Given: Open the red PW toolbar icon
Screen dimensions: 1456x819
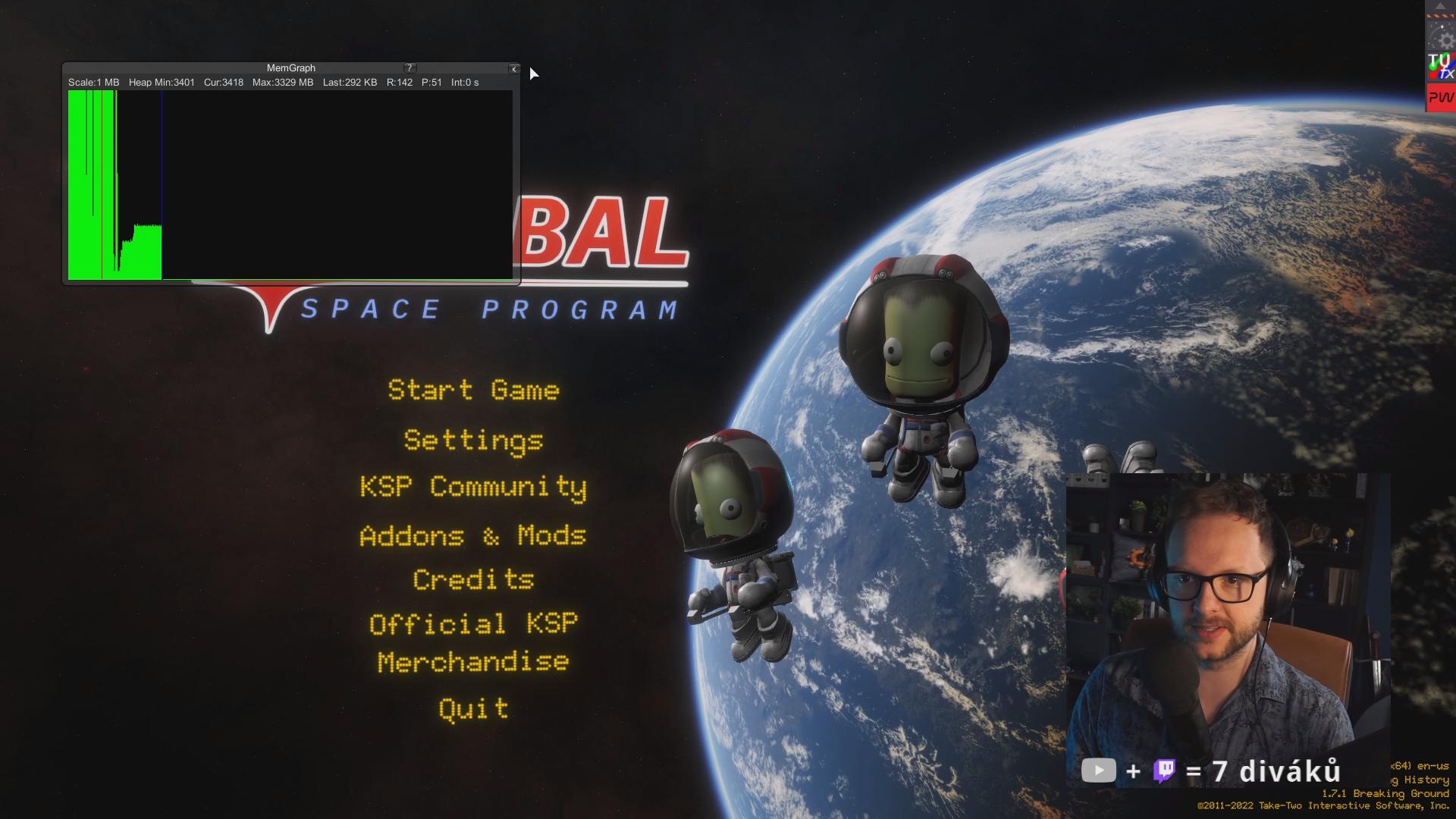Looking at the screenshot, I should tap(1441, 98).
